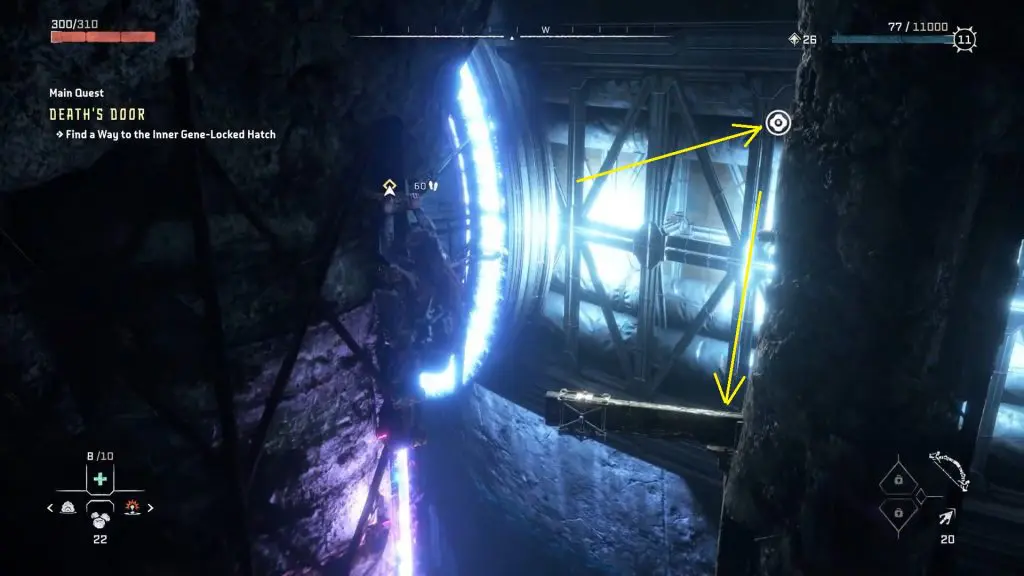Choose the grey tool left of the rocks
The image size is (1024, 576).
[68, 507]
